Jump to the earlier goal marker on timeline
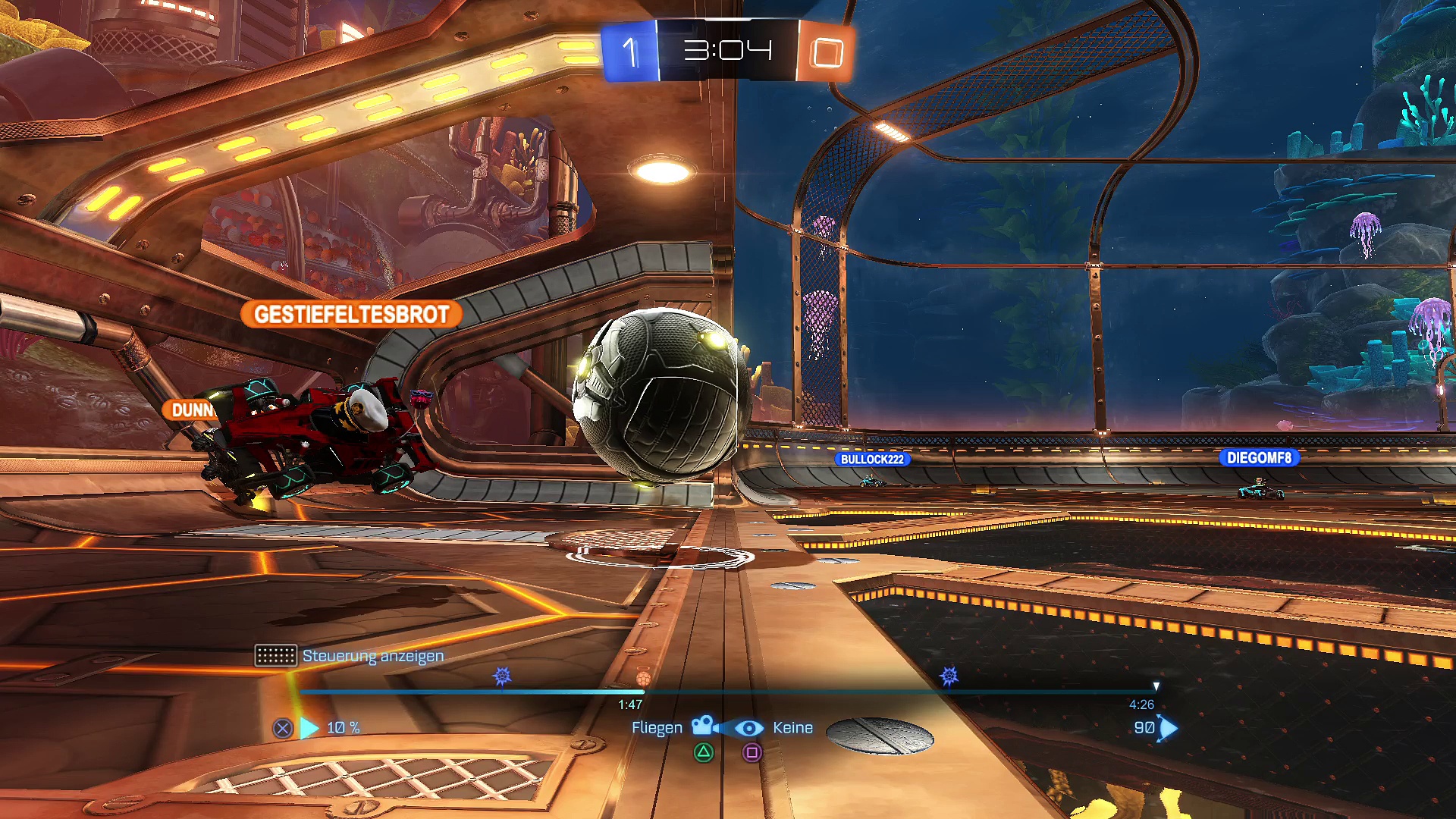The height and width of the screenshot is (819, 1456). click(x=502, y=676)
